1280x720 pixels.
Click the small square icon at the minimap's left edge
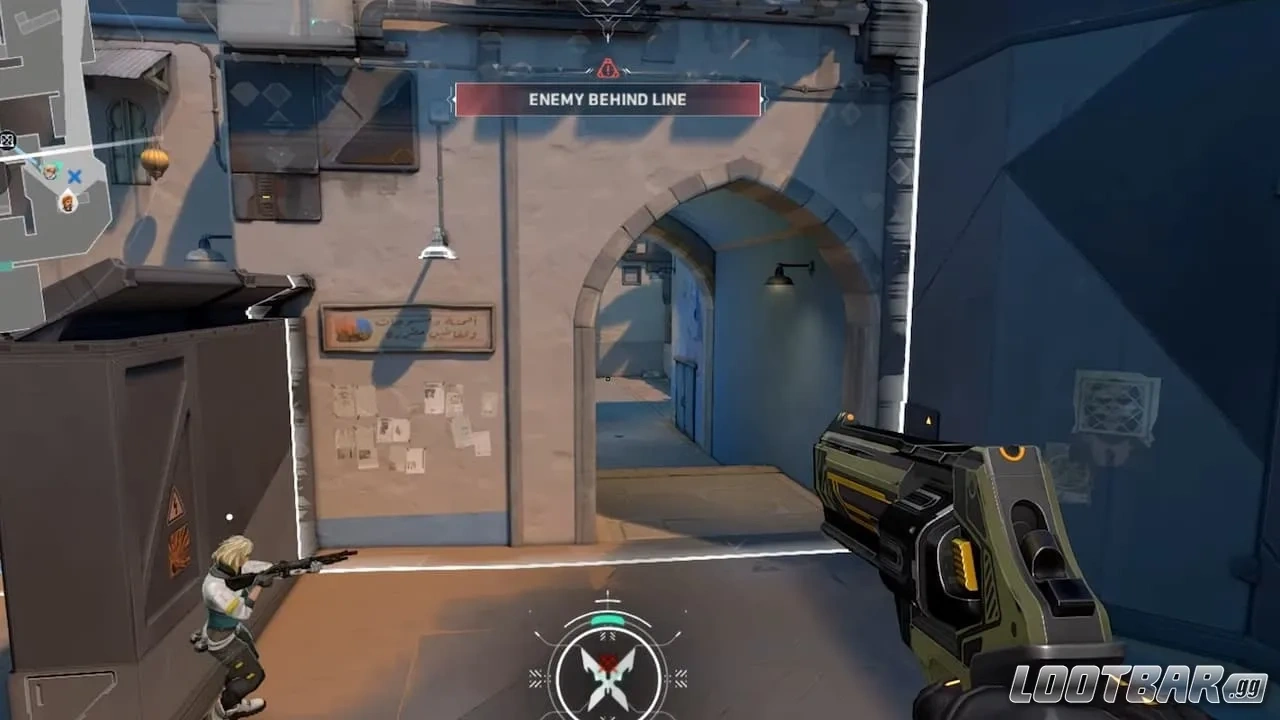[x=7, y=139]
